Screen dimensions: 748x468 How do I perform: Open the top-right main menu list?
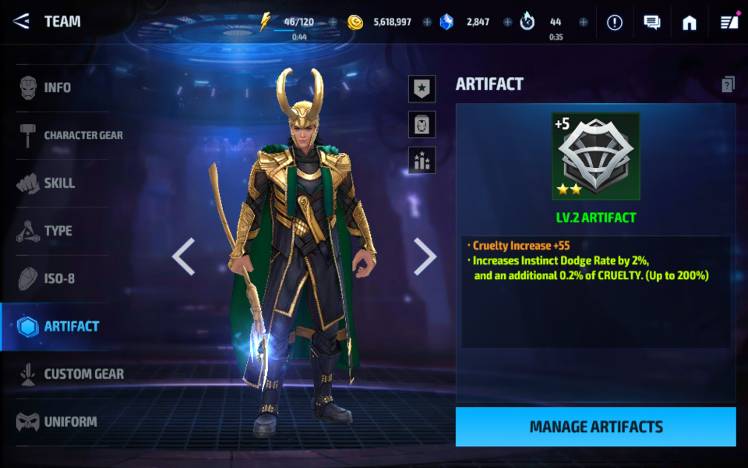coord(727,22)
